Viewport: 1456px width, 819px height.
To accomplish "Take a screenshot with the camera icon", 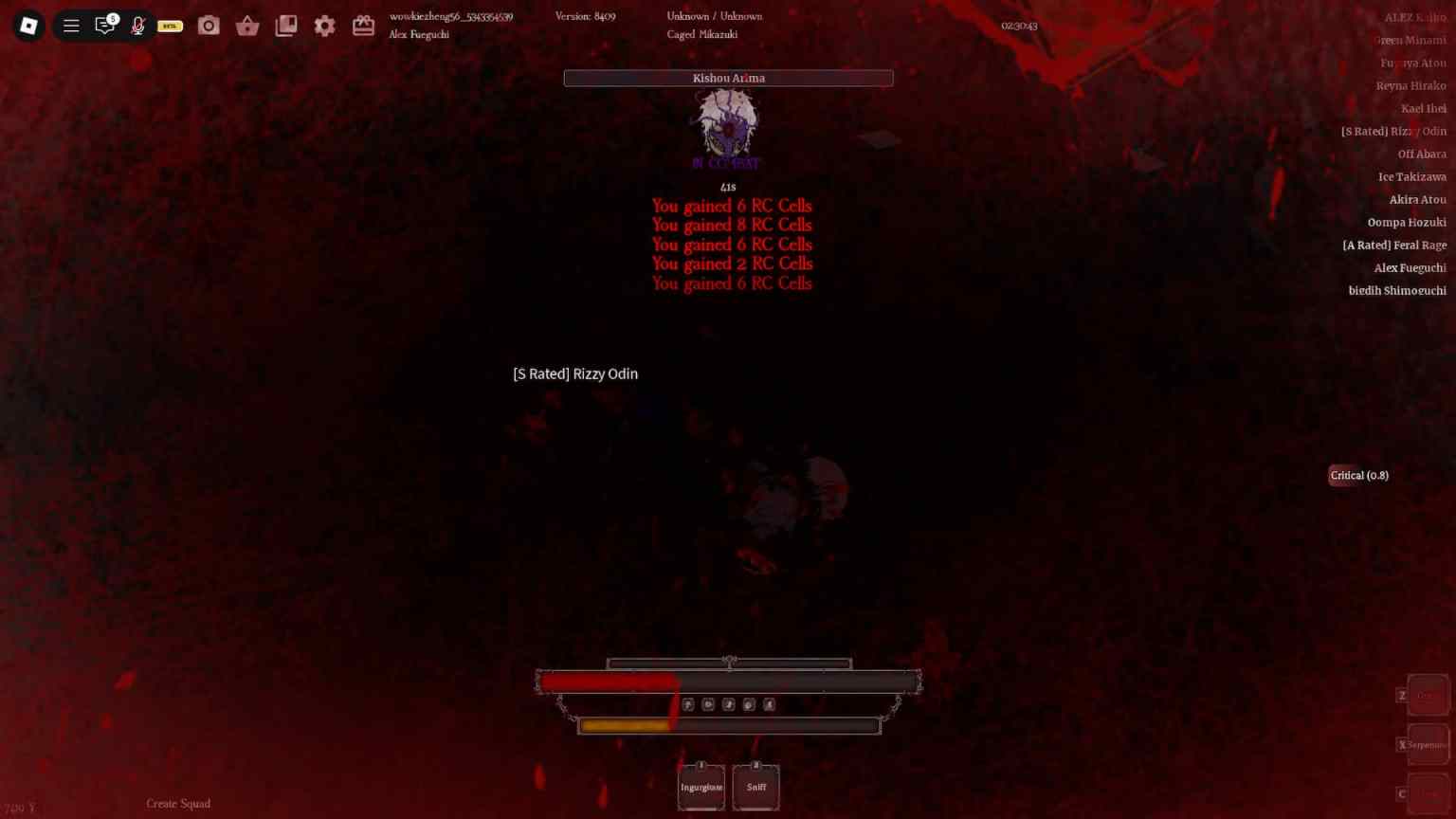I will click(209, 26).
